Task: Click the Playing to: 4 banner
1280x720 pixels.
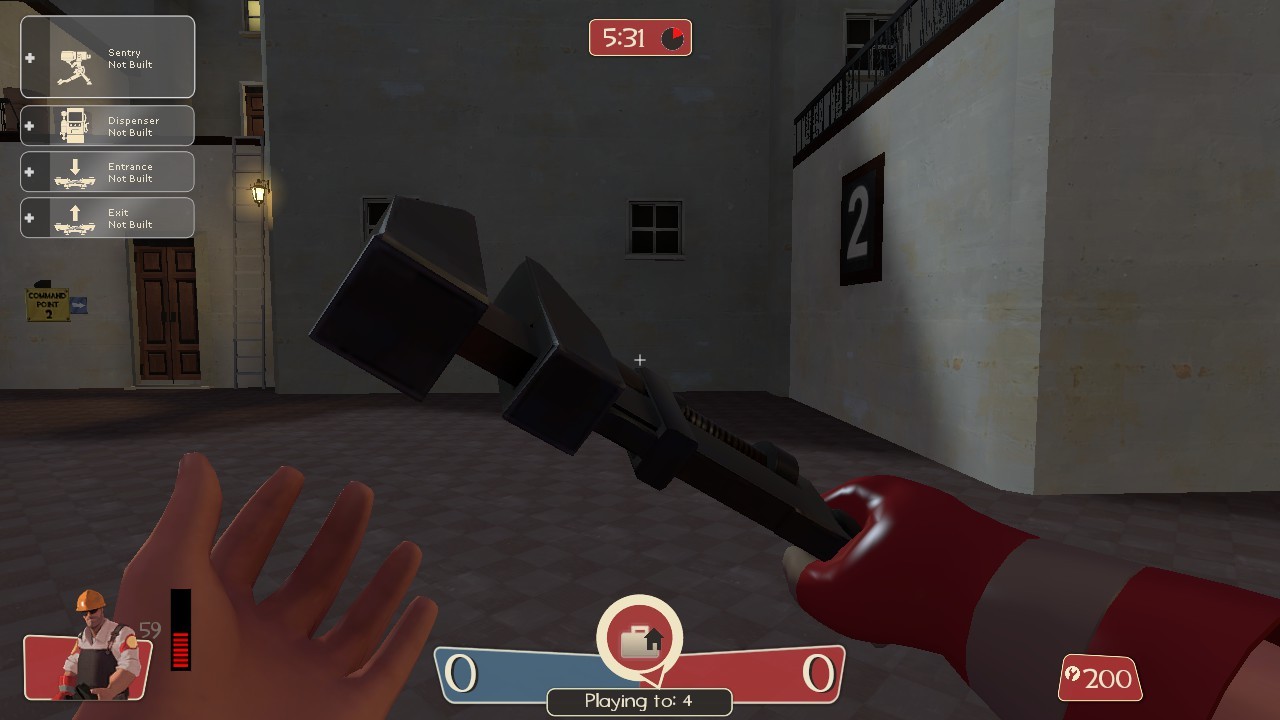Action: 639,702
